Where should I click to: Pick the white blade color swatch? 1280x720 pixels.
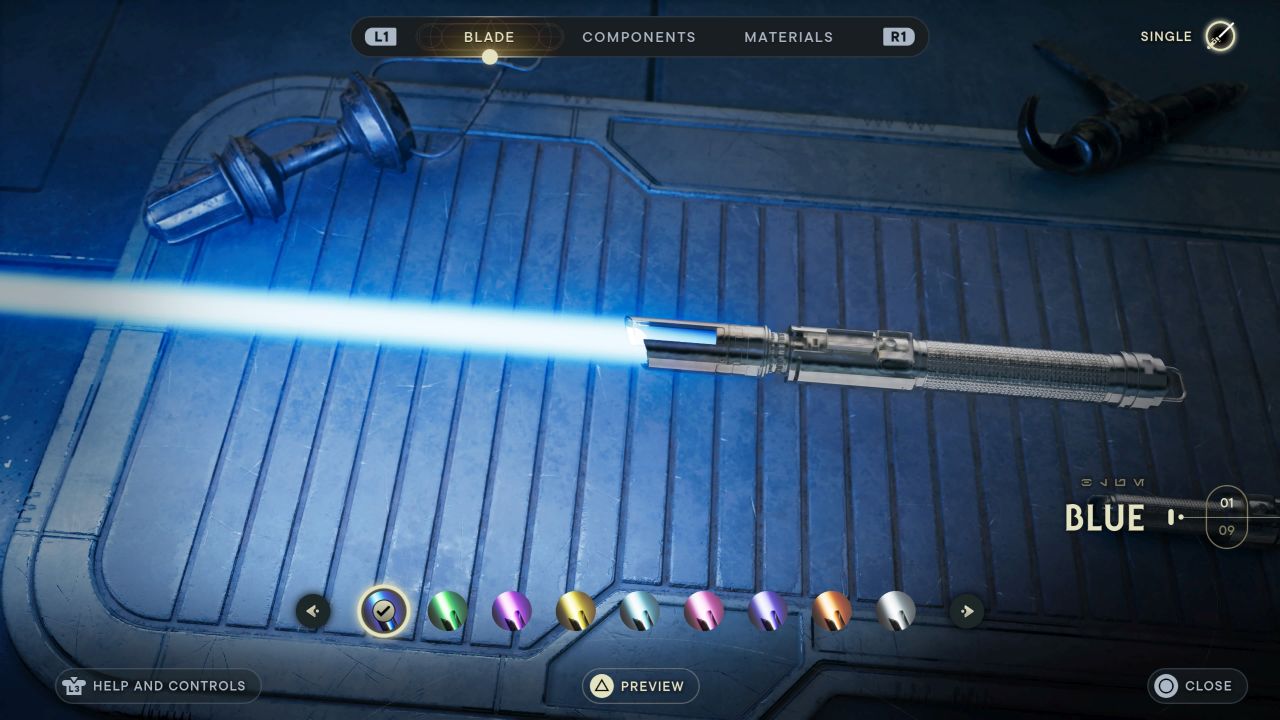tap(896, 611)
